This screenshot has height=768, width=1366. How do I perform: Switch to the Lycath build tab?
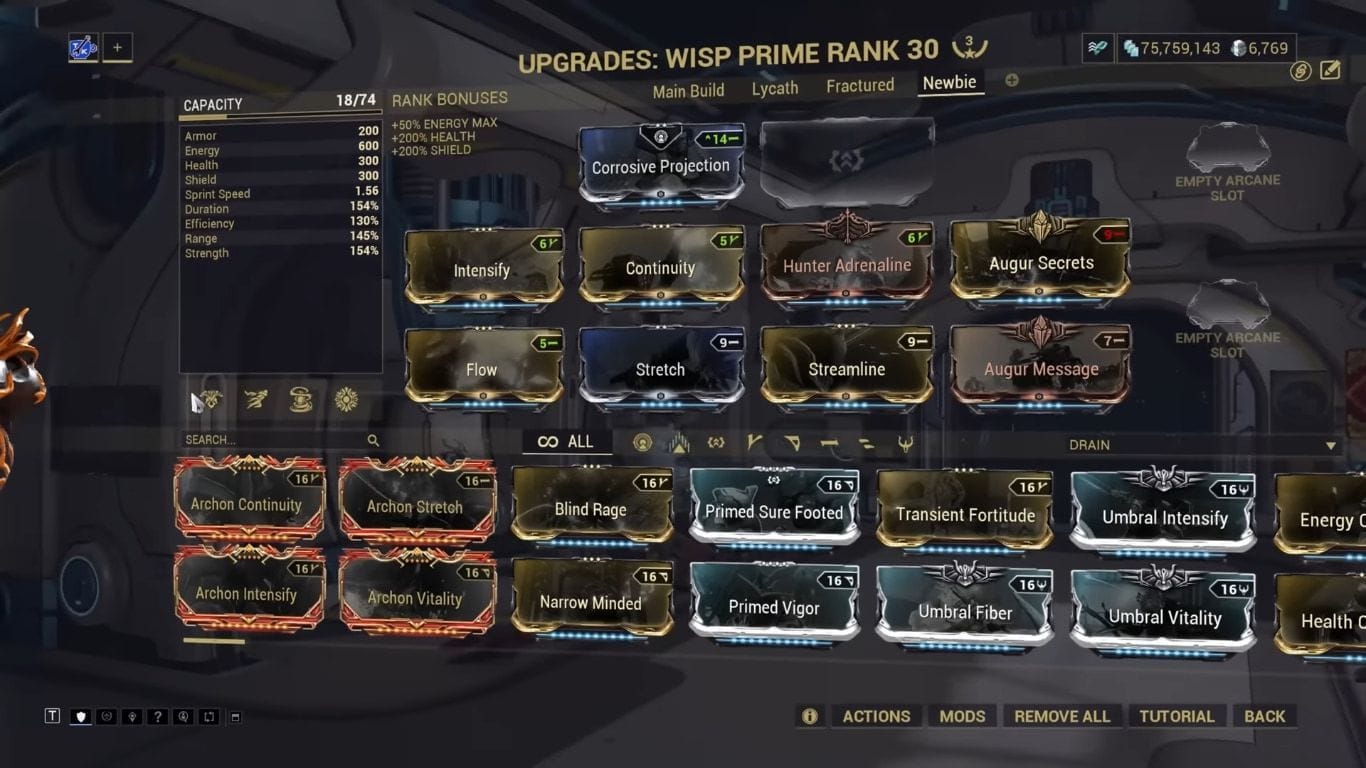[x=775, y=89]
